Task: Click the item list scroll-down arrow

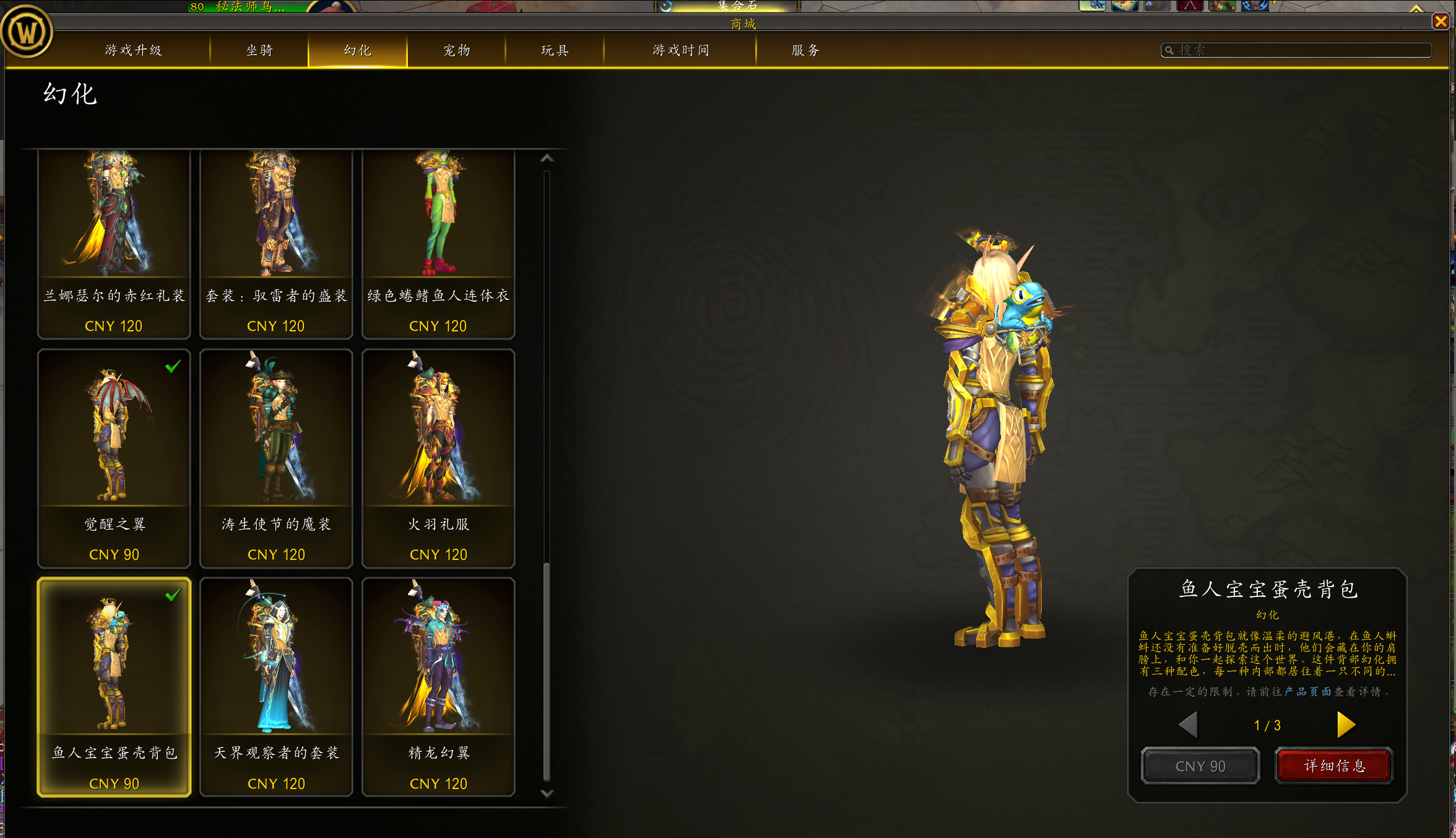Action: (x=547, y=793)
